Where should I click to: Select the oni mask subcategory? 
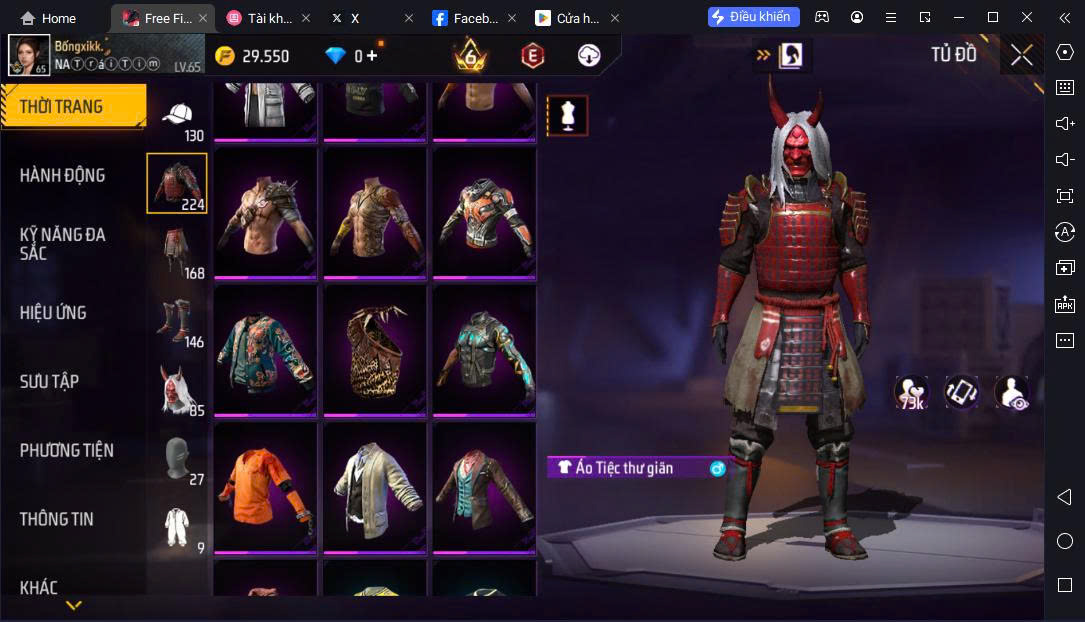[178, 388]
